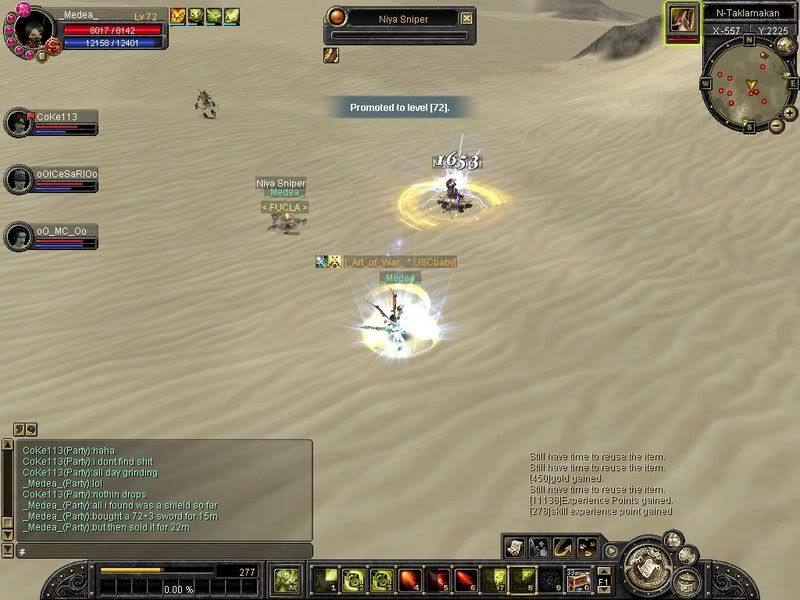This screenshot has width=800, height=600.
Task: Use the red potion in hotbar slot 4
Action: (x=408, y=579)
